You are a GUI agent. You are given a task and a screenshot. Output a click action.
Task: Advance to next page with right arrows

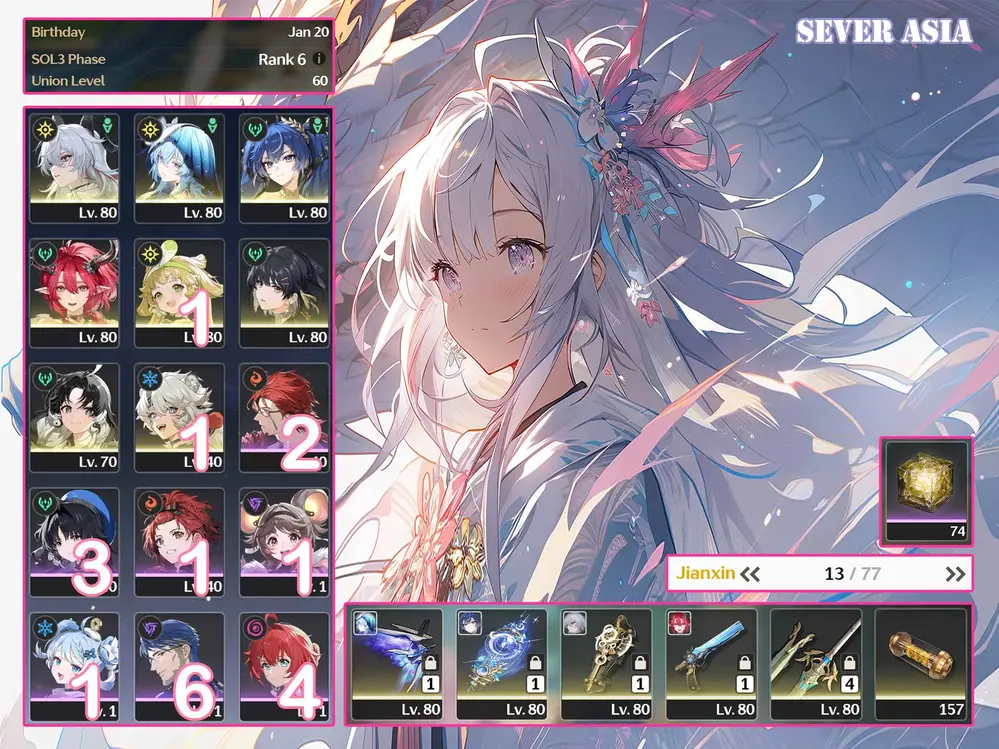[956, 574]
